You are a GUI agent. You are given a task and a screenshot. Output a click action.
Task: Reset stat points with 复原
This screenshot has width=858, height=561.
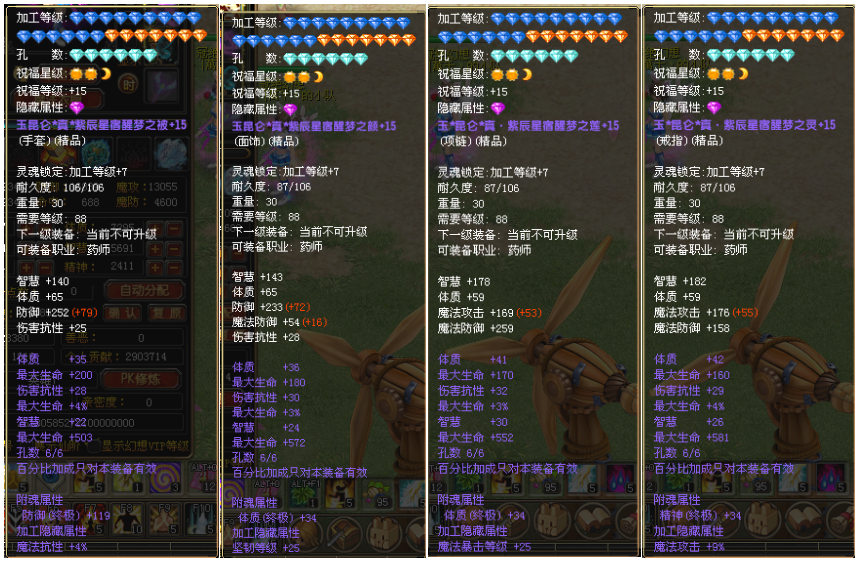(x=166, y=313)
